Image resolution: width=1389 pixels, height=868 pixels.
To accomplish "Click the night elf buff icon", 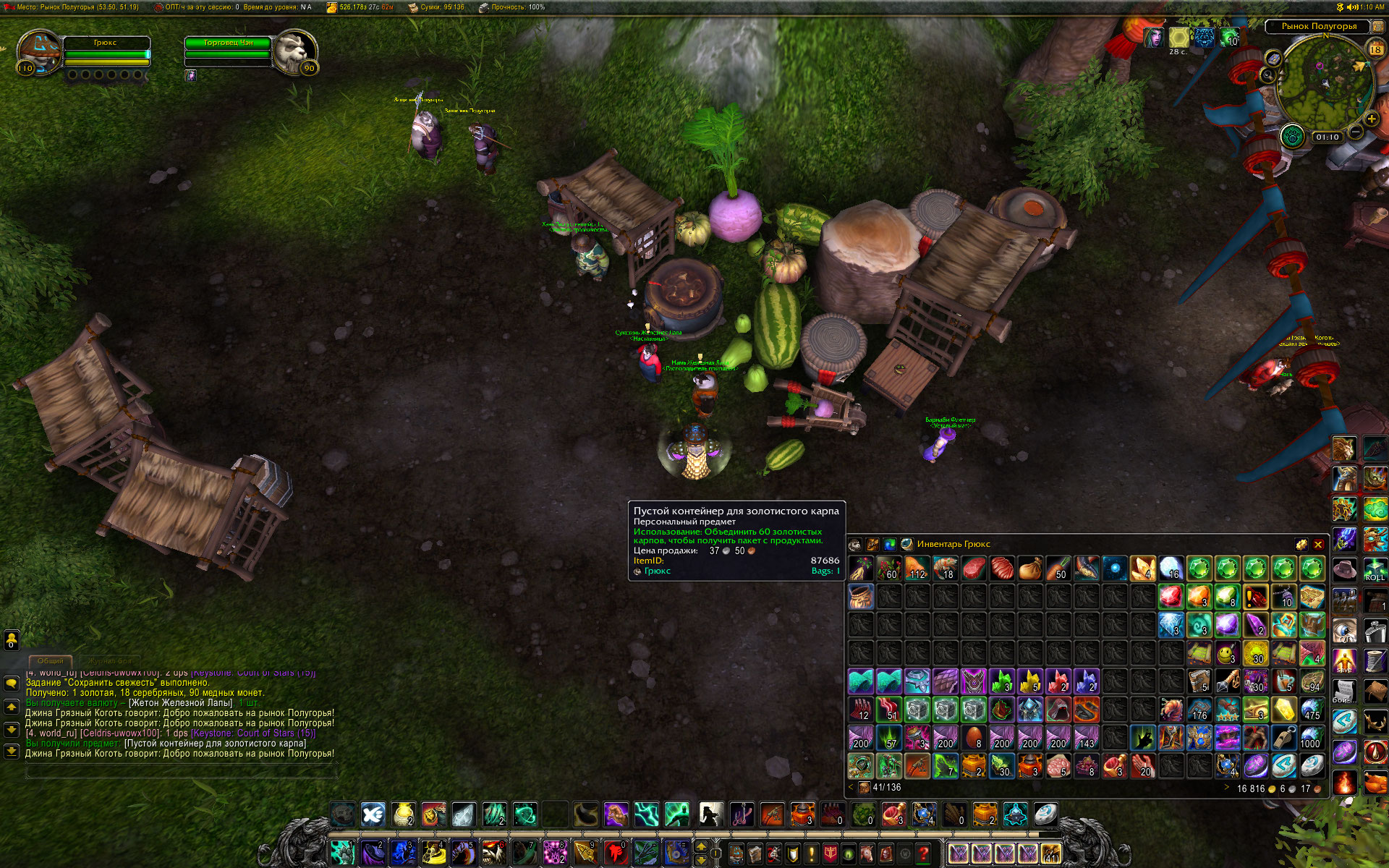I will coord(1153,38).
